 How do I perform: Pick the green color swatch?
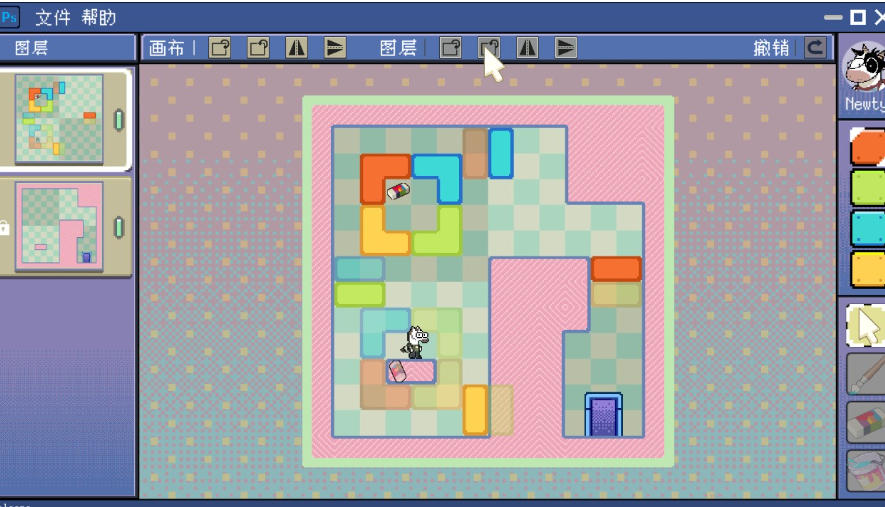click(868, 187)
